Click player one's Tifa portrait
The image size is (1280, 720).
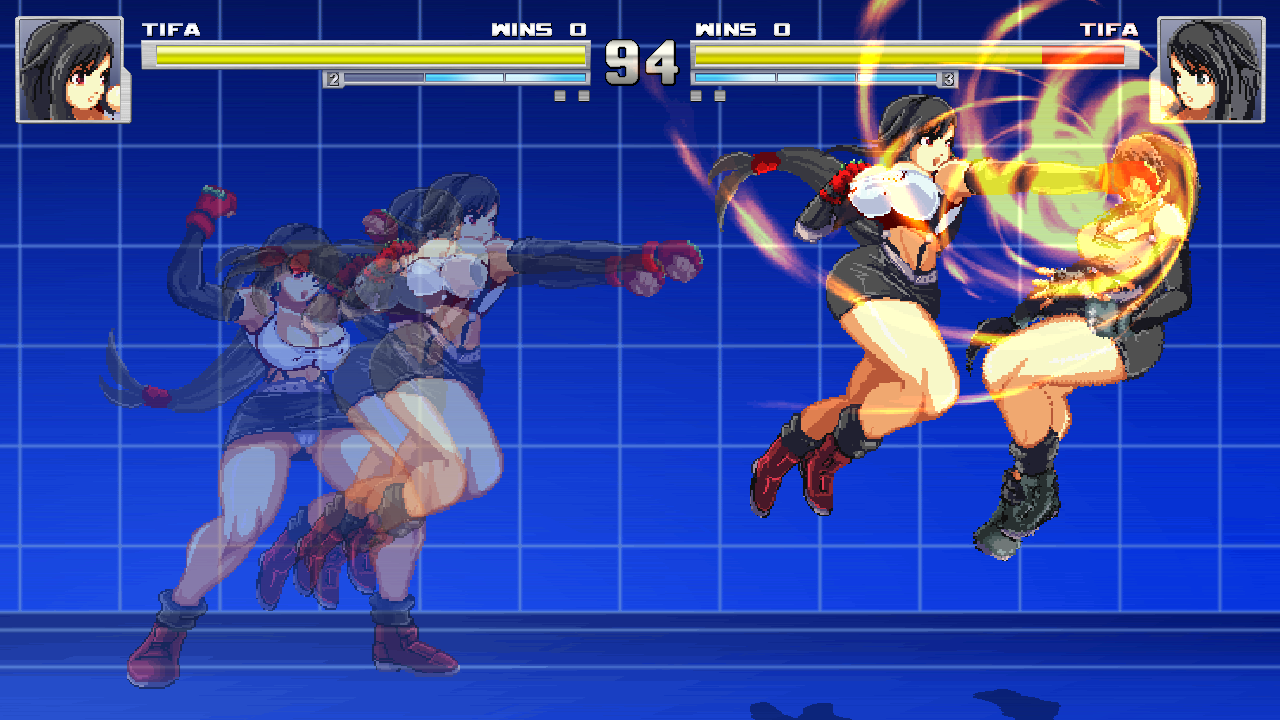[x=70, y=70]
